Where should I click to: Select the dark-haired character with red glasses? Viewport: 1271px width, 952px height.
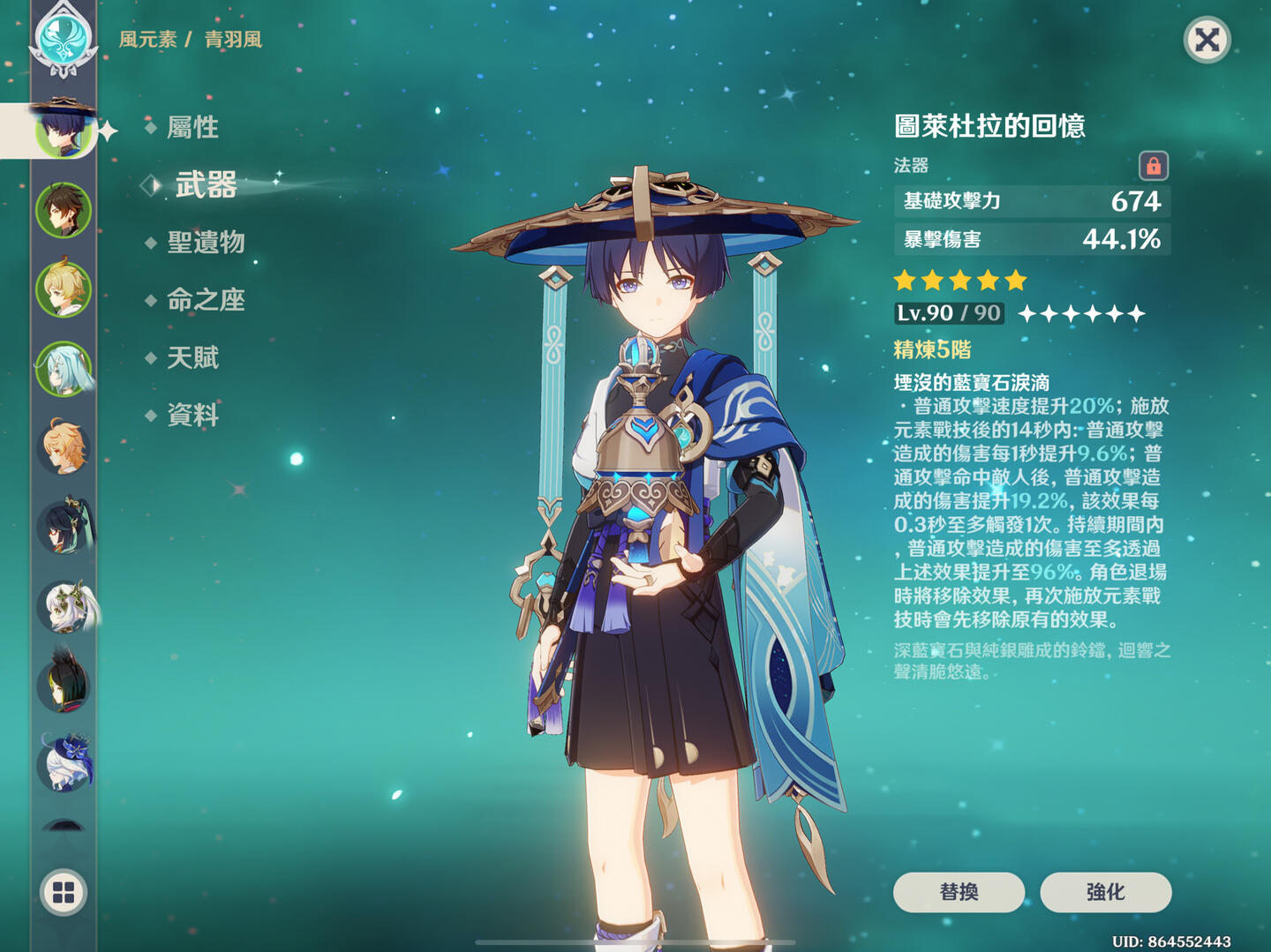tap(64, 527)
